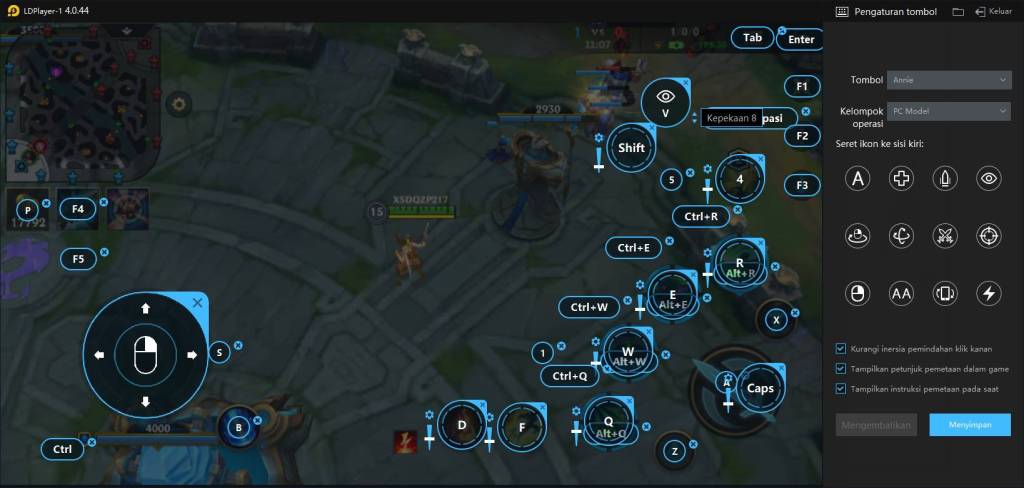Exit key settings via Keluar
The image size is (1024, 488).
[x=994, y=12]
